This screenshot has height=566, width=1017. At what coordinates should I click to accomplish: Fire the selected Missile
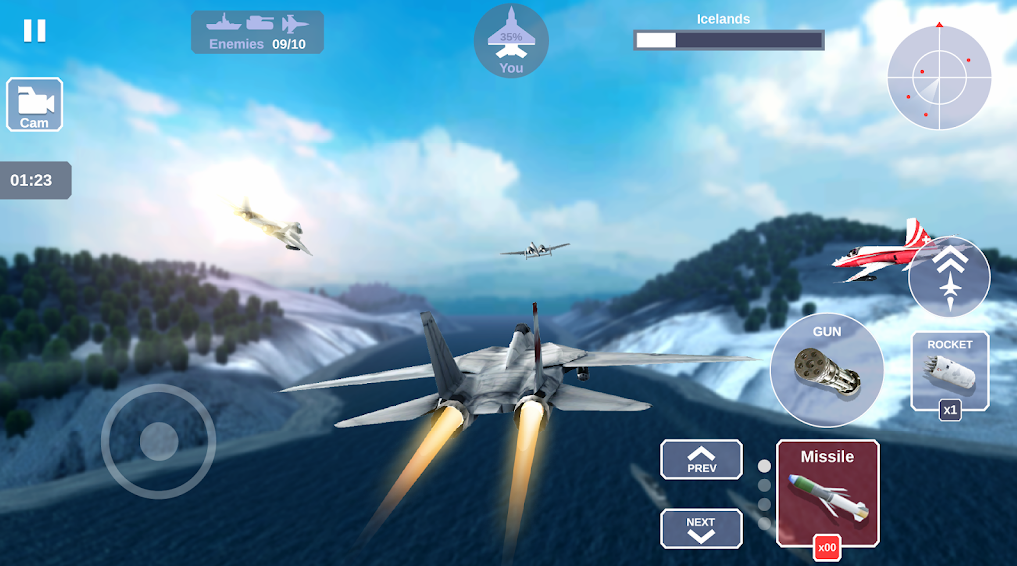(x=827, y=494)
